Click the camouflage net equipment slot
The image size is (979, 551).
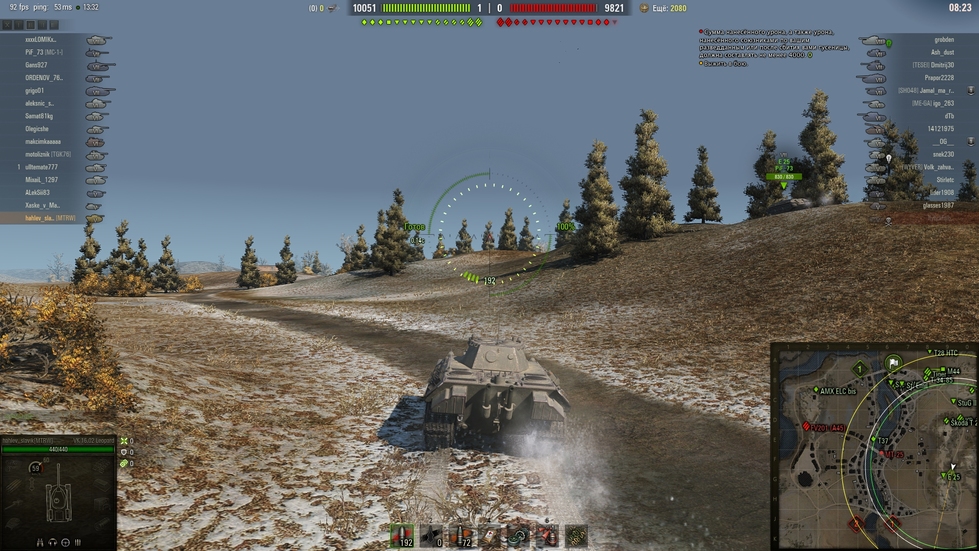click(x=575, y=535)
